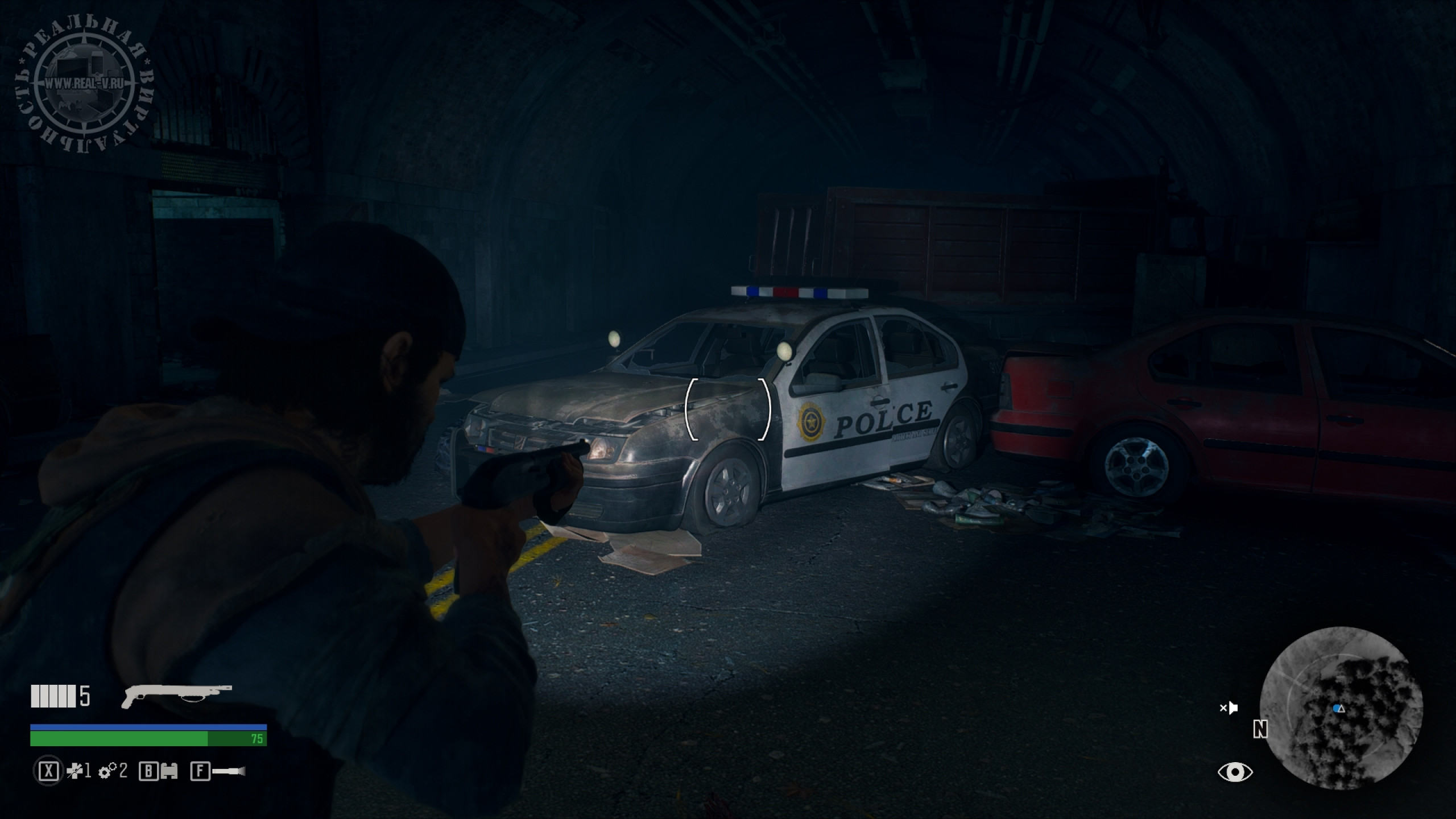Activate the binoculars icon

pyautogui.click(x=169, y=772)
